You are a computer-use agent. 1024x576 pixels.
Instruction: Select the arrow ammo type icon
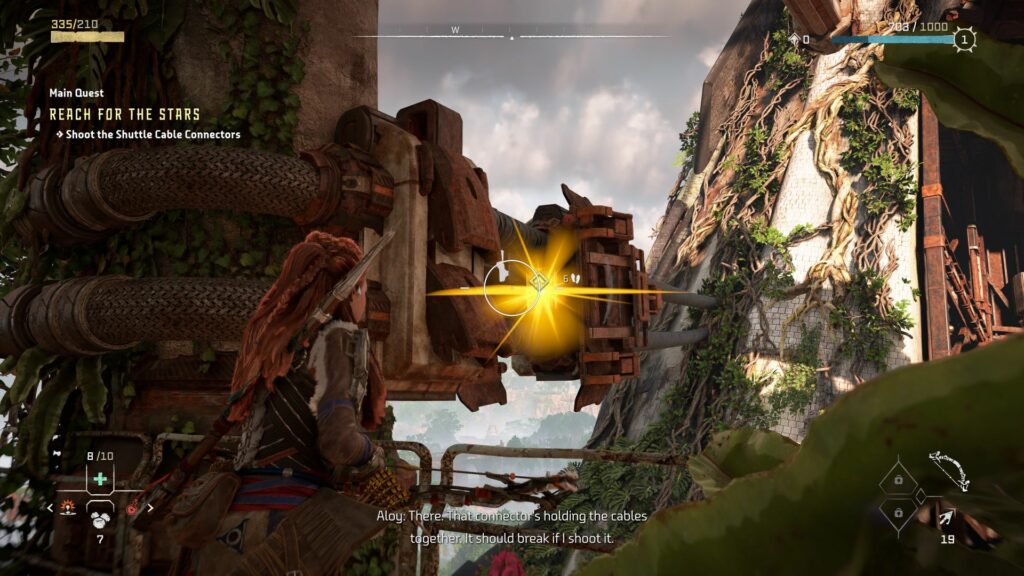(x=945, y=516)
